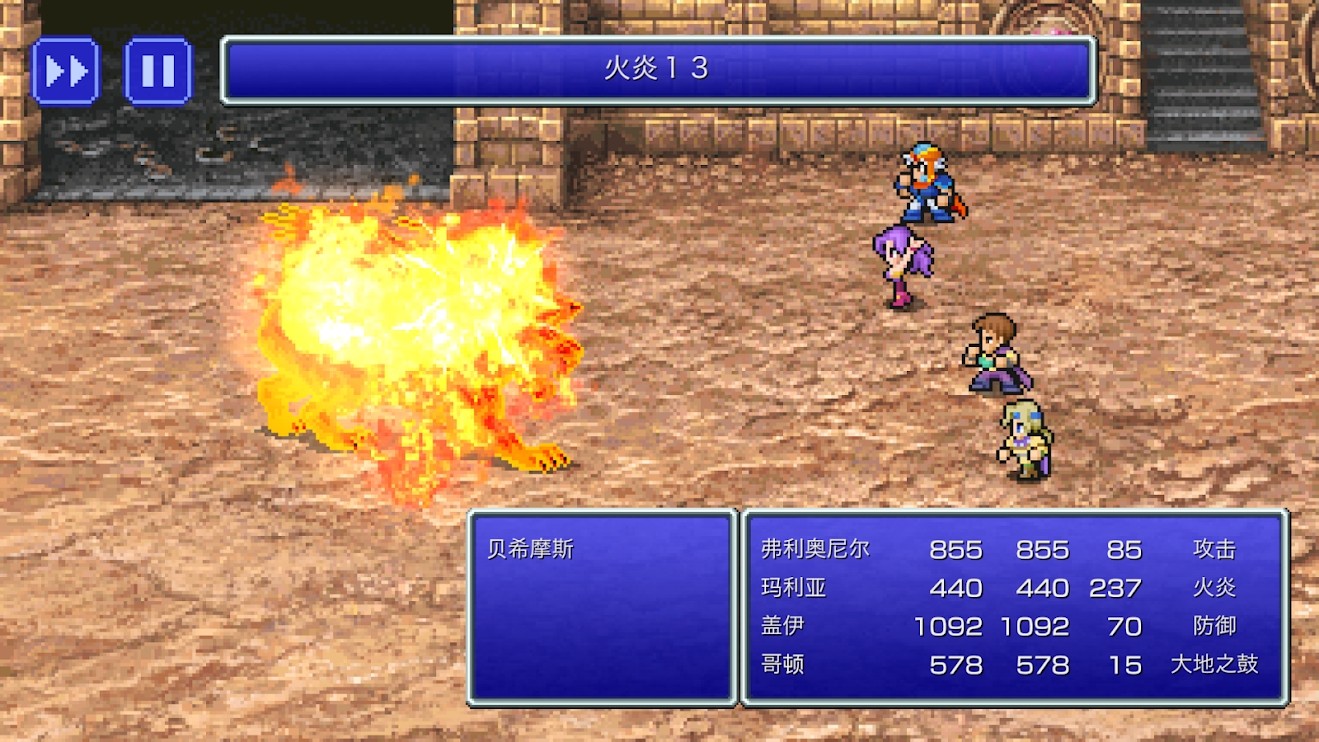Viewport: 1319px width, 742px height.
Task: Toggle pause state of the battle
Action: coord(158,71)
